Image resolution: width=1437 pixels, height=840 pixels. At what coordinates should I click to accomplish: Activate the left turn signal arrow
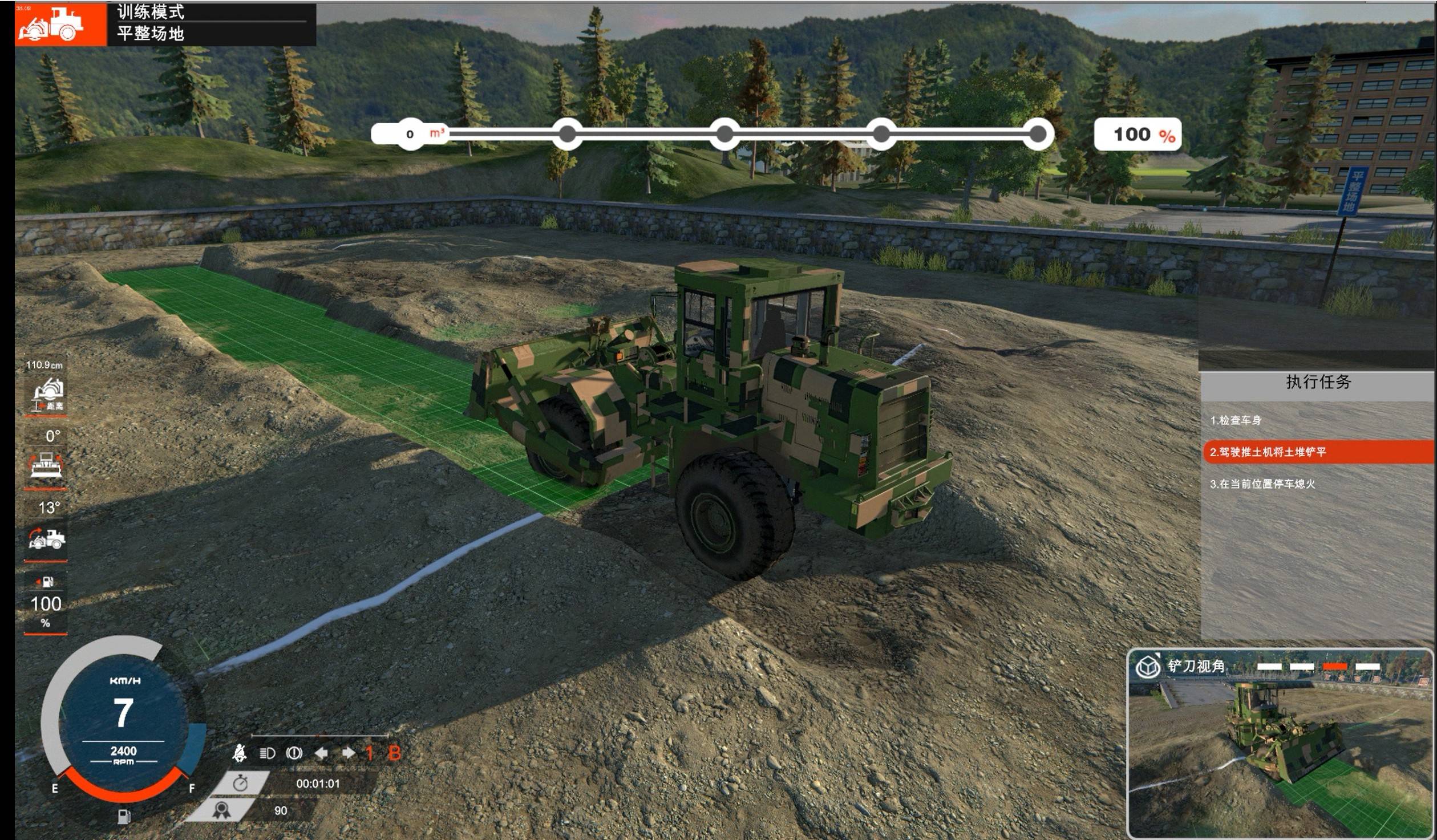click(x=321, y=753)
